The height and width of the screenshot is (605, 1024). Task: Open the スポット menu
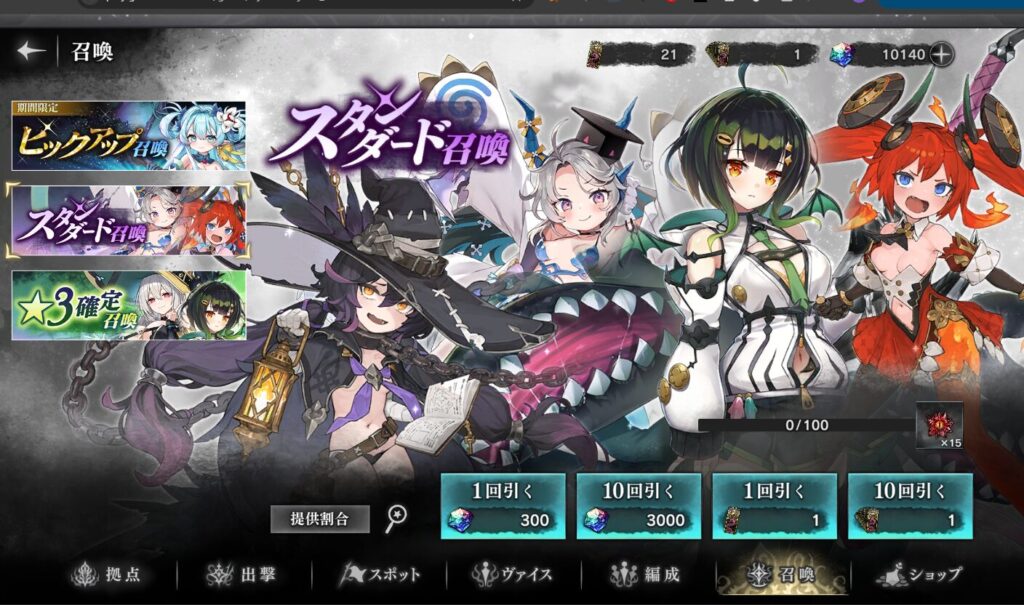point(383,575)
